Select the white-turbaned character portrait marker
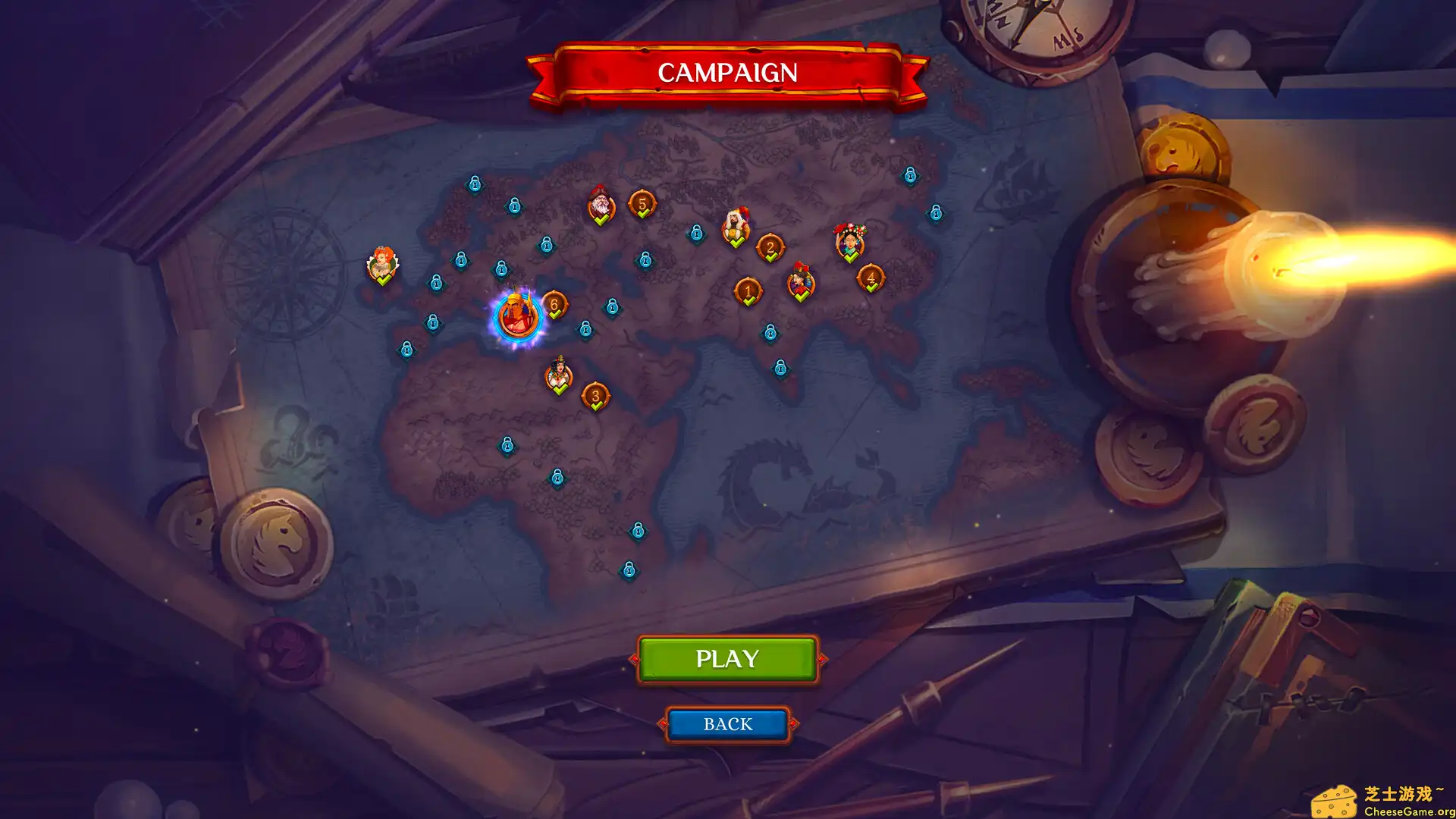This screenshot has width=1456, height=819. (735, 226)
